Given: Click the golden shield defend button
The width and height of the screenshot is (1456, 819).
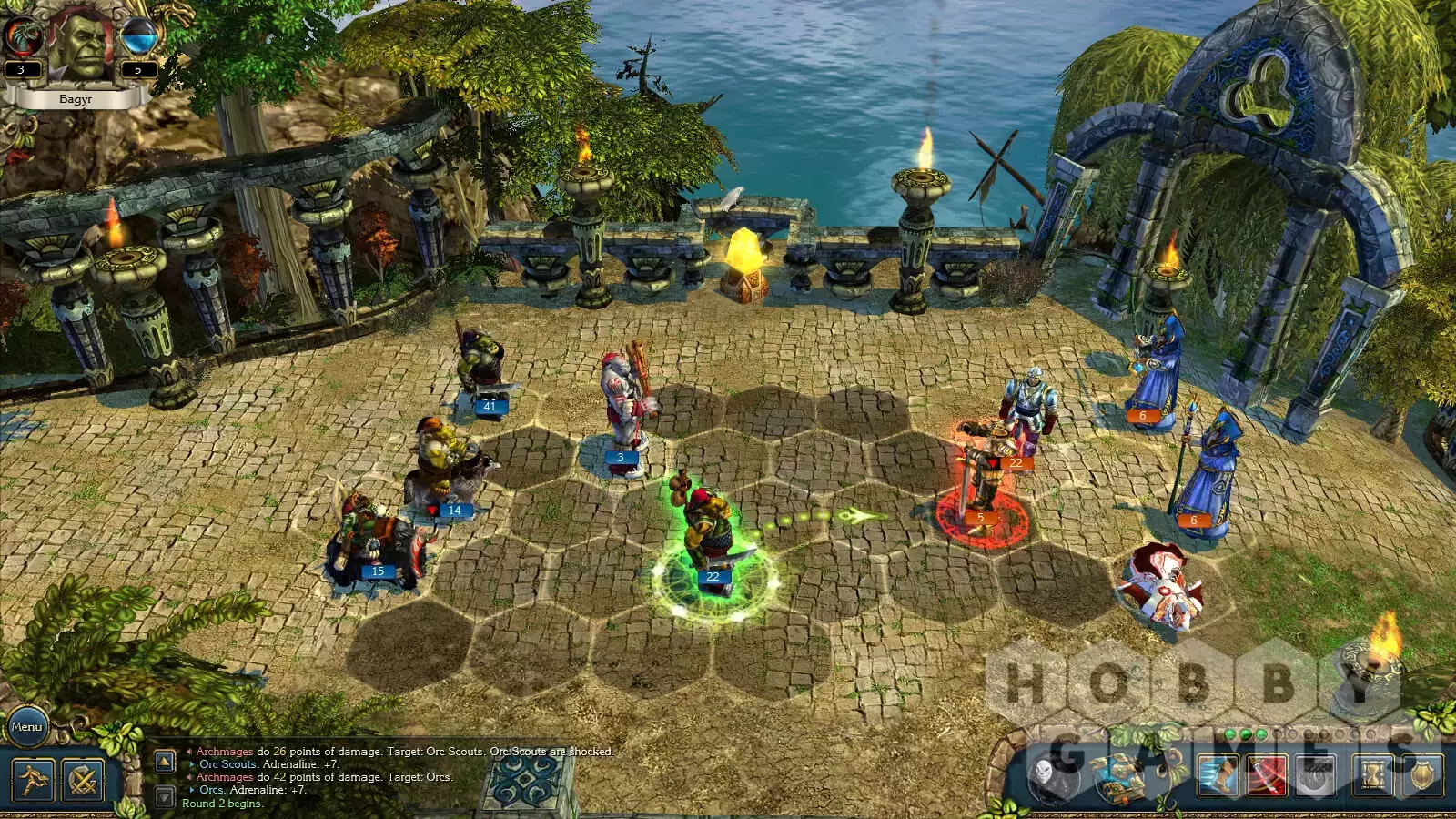Looking at the screenshot, I should (1421, 776).
